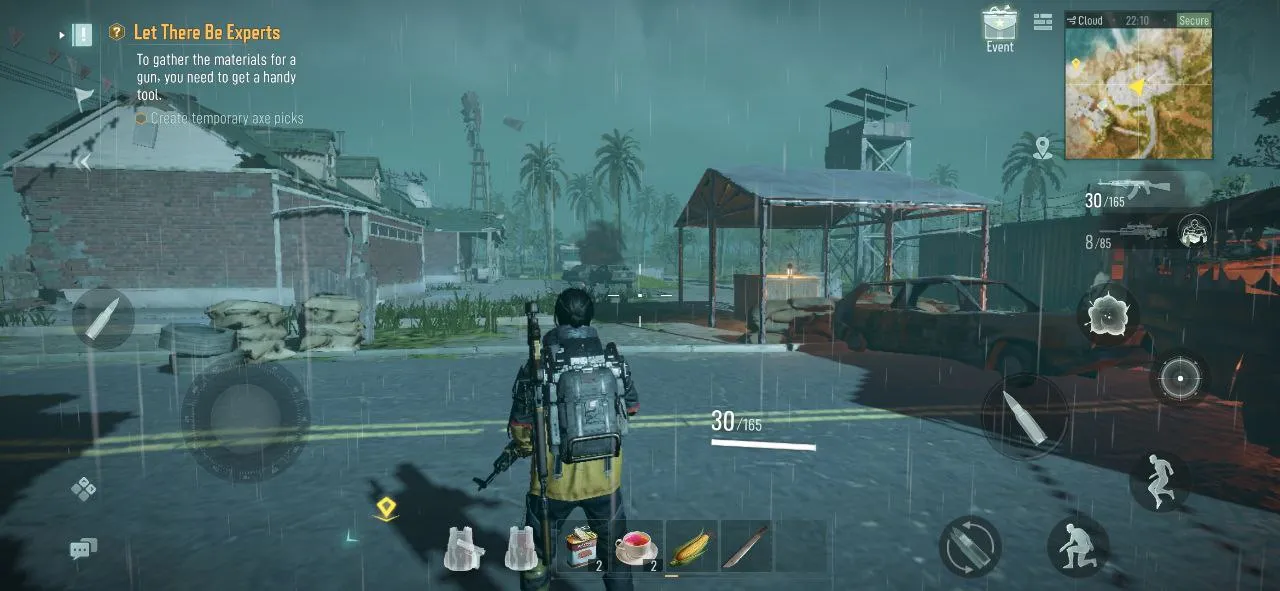Tap the map pin marker icon

click(x=1043, y=148)
